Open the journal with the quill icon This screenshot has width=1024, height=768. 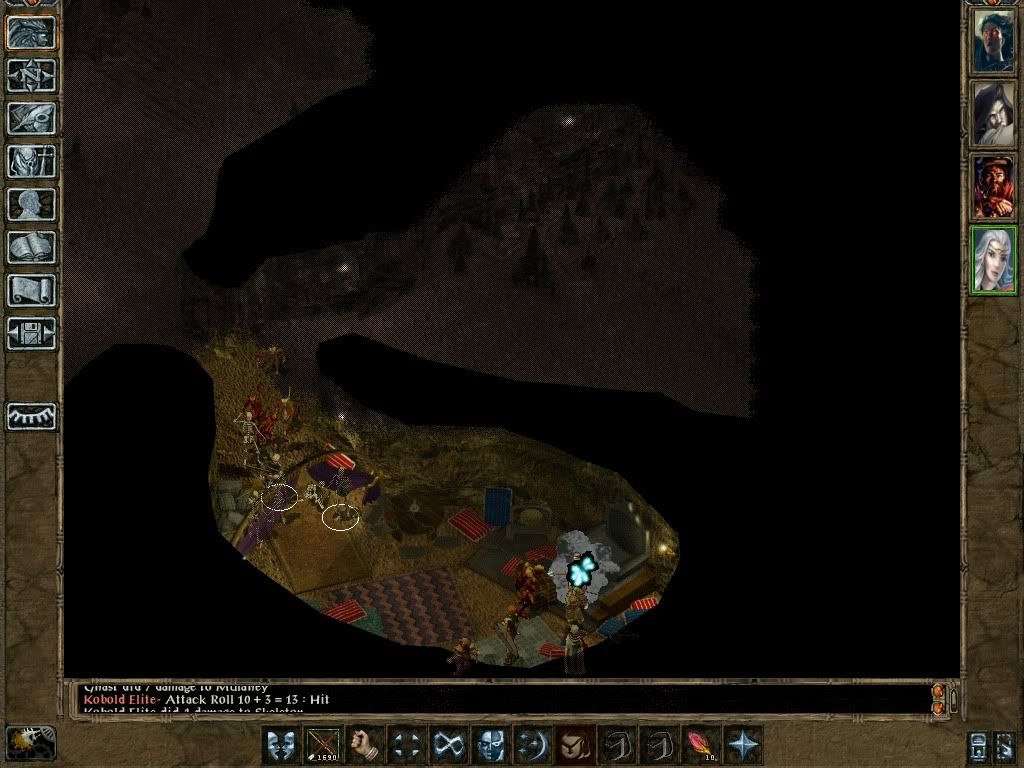[32, 118]
